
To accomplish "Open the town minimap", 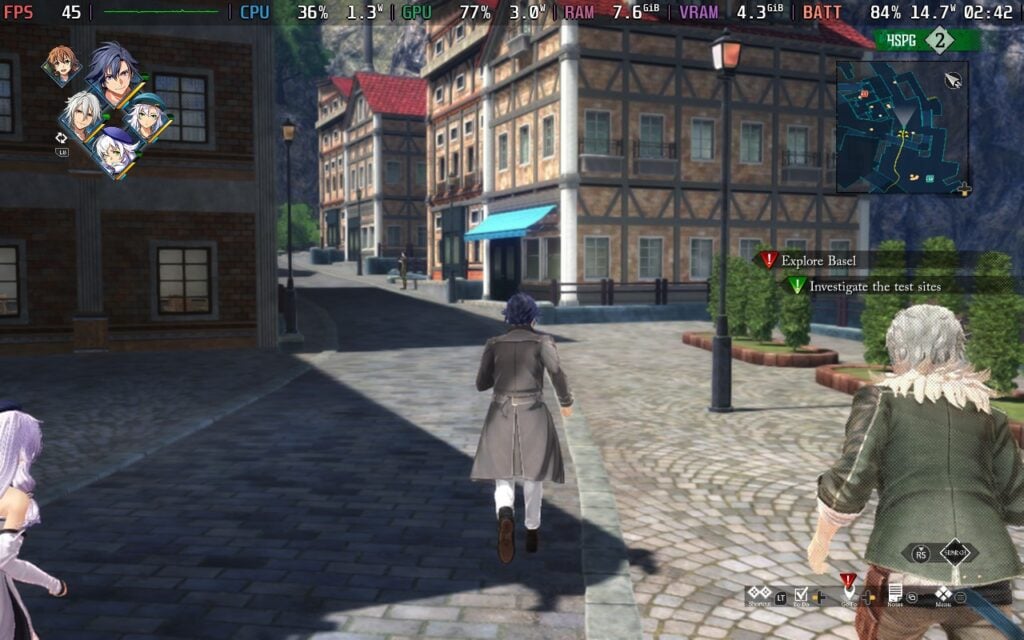I will (901, 127).
